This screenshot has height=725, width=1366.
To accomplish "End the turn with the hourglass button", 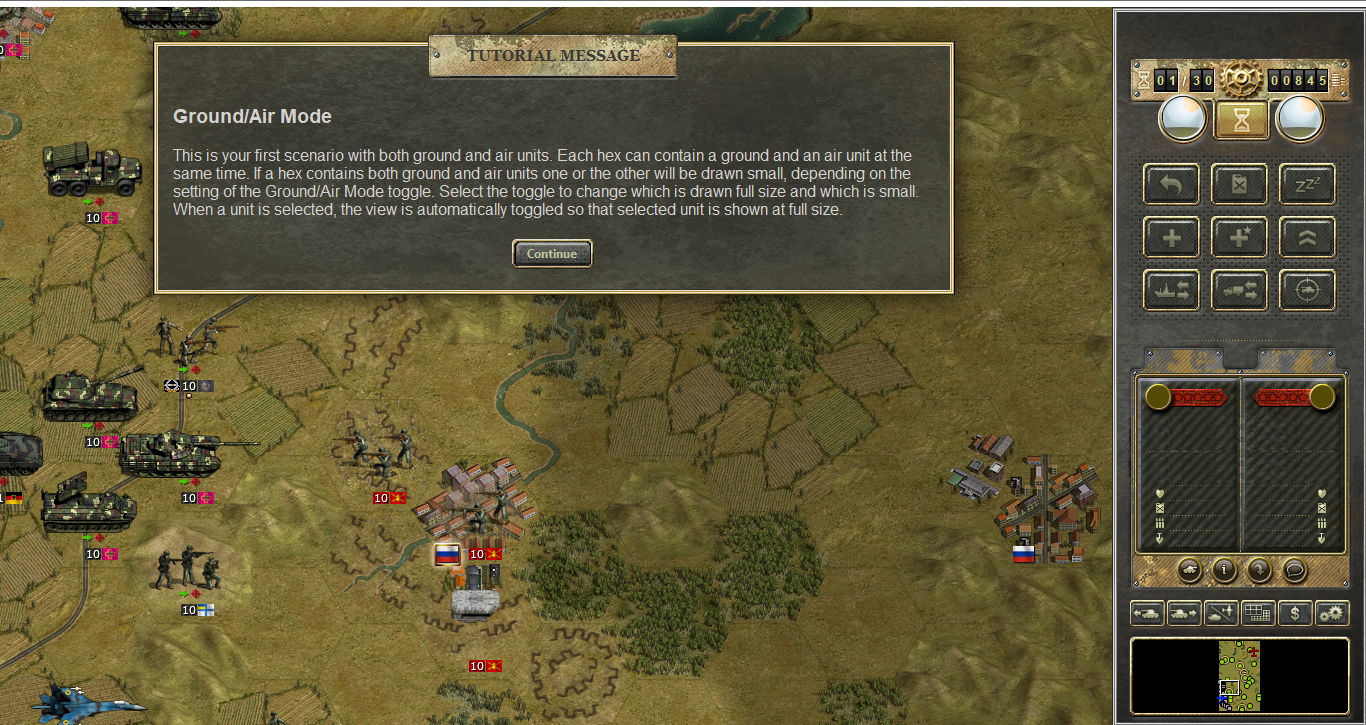I will pos(1241,120).
